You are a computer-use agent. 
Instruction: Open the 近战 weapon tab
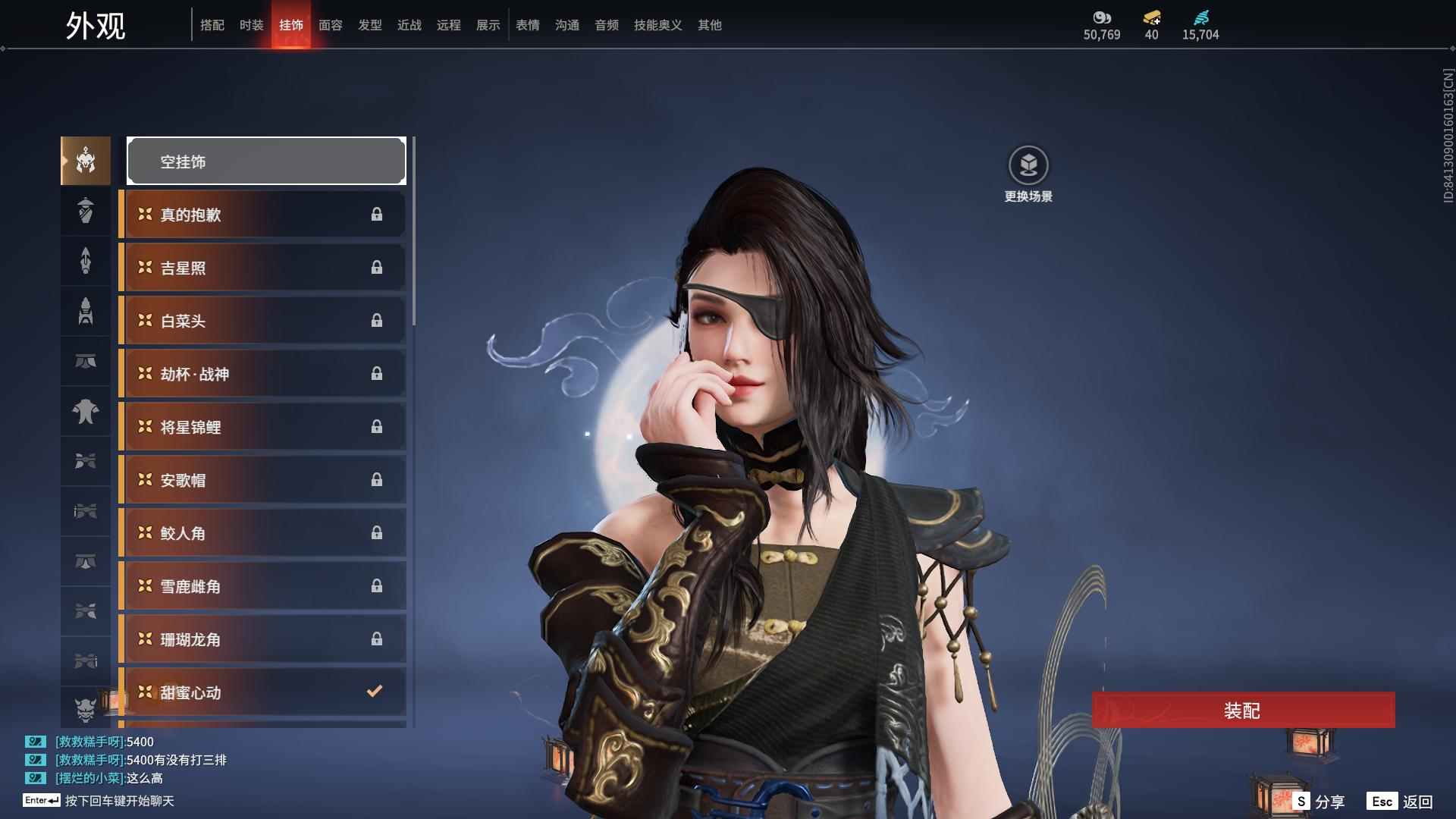point(409,25)
